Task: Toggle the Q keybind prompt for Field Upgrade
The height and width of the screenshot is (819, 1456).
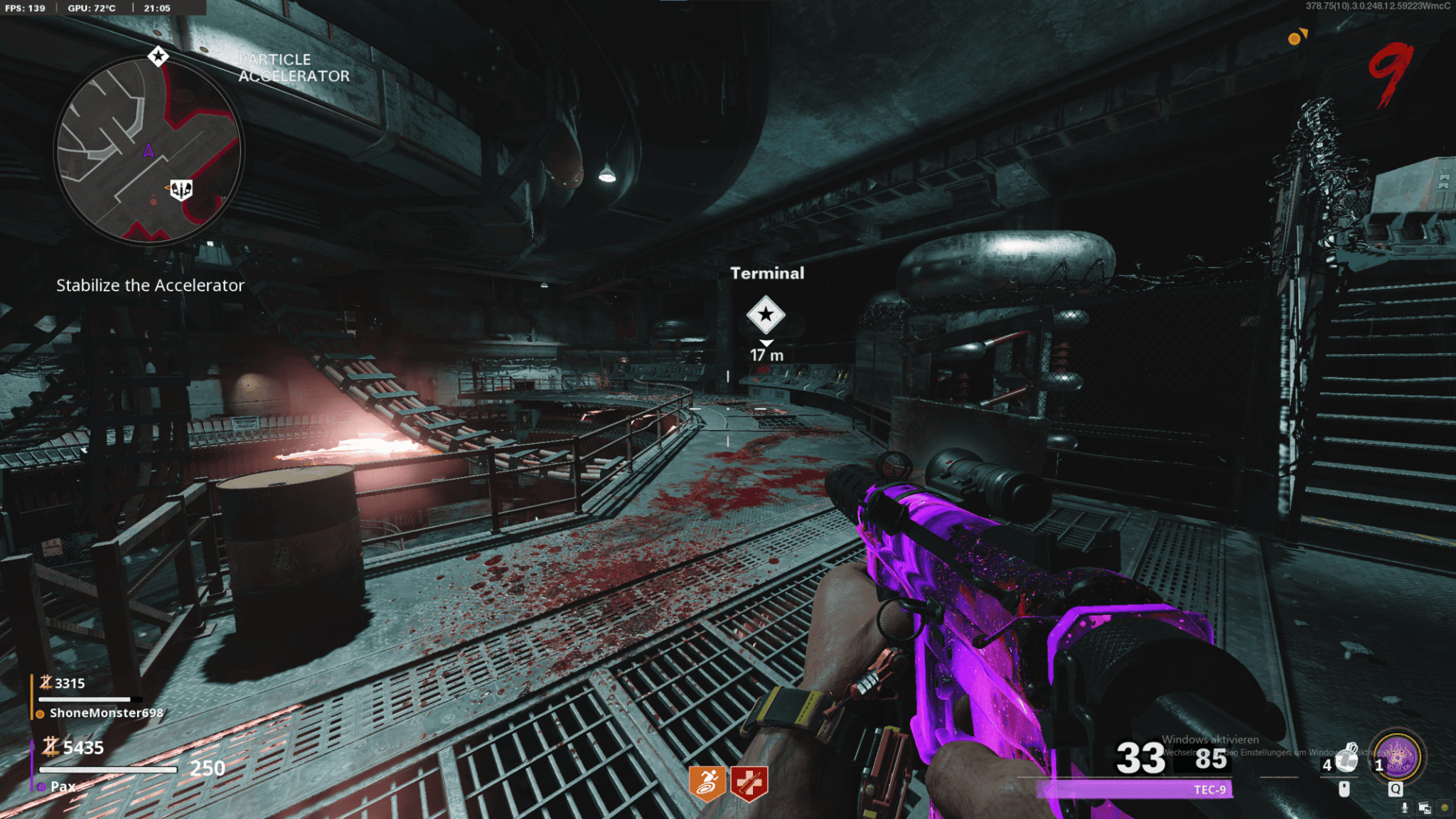Action: coord(1395,789)
